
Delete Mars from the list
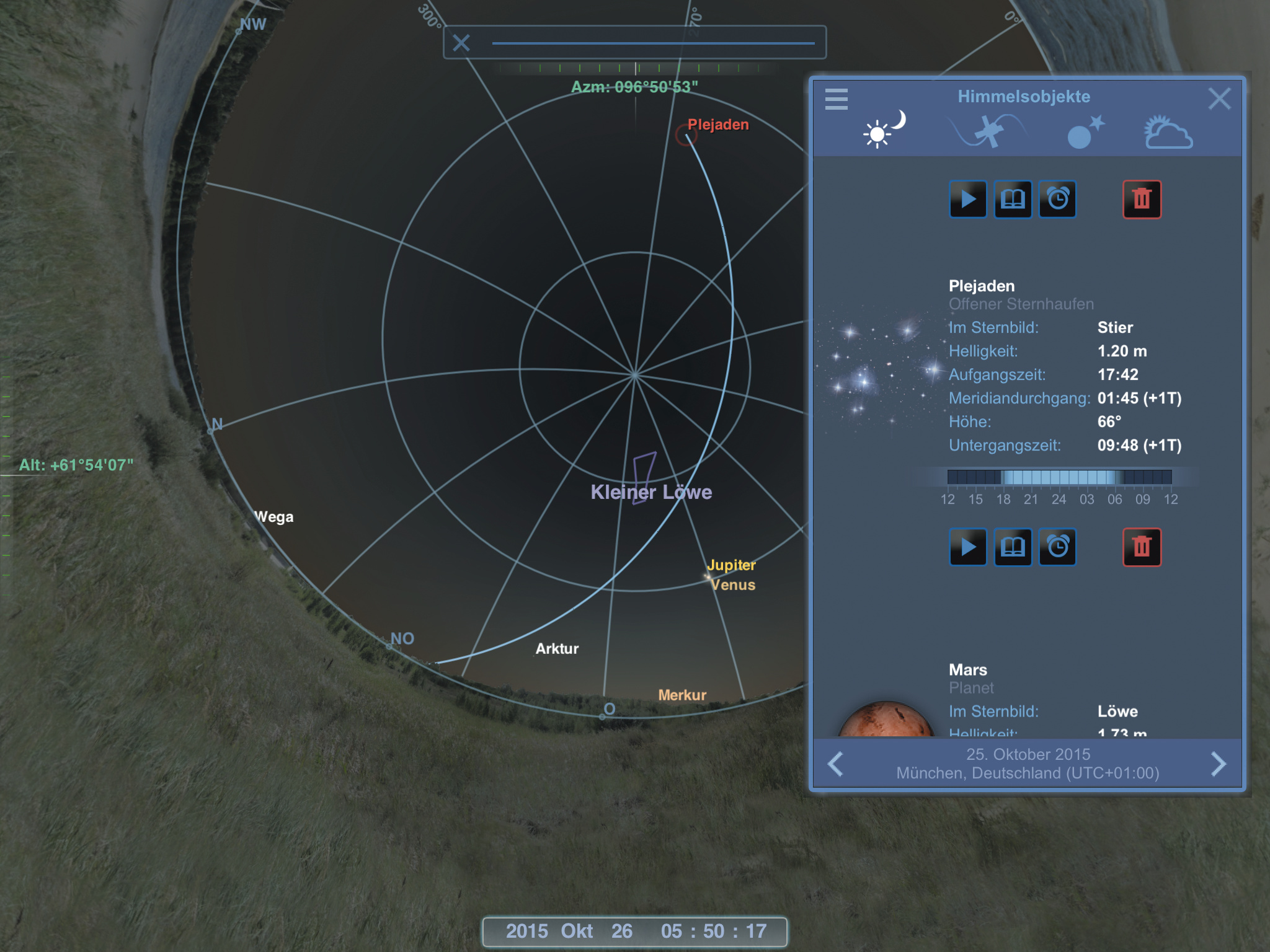click(1142, 547)
